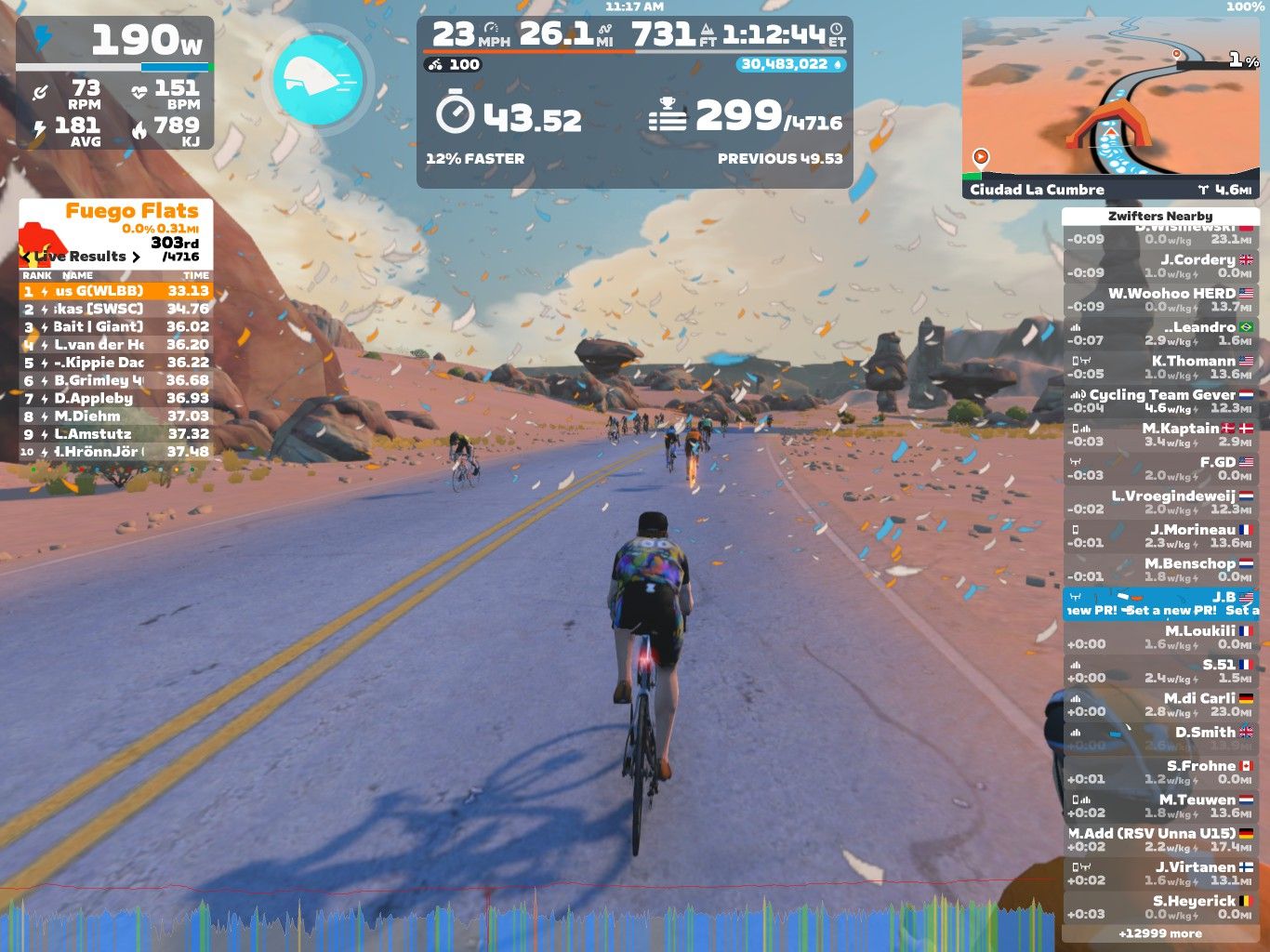The height and width of the screenshot is (952, 1270).
Task: Select M.Loukili in the riders list
Action: coord(1159,637)
